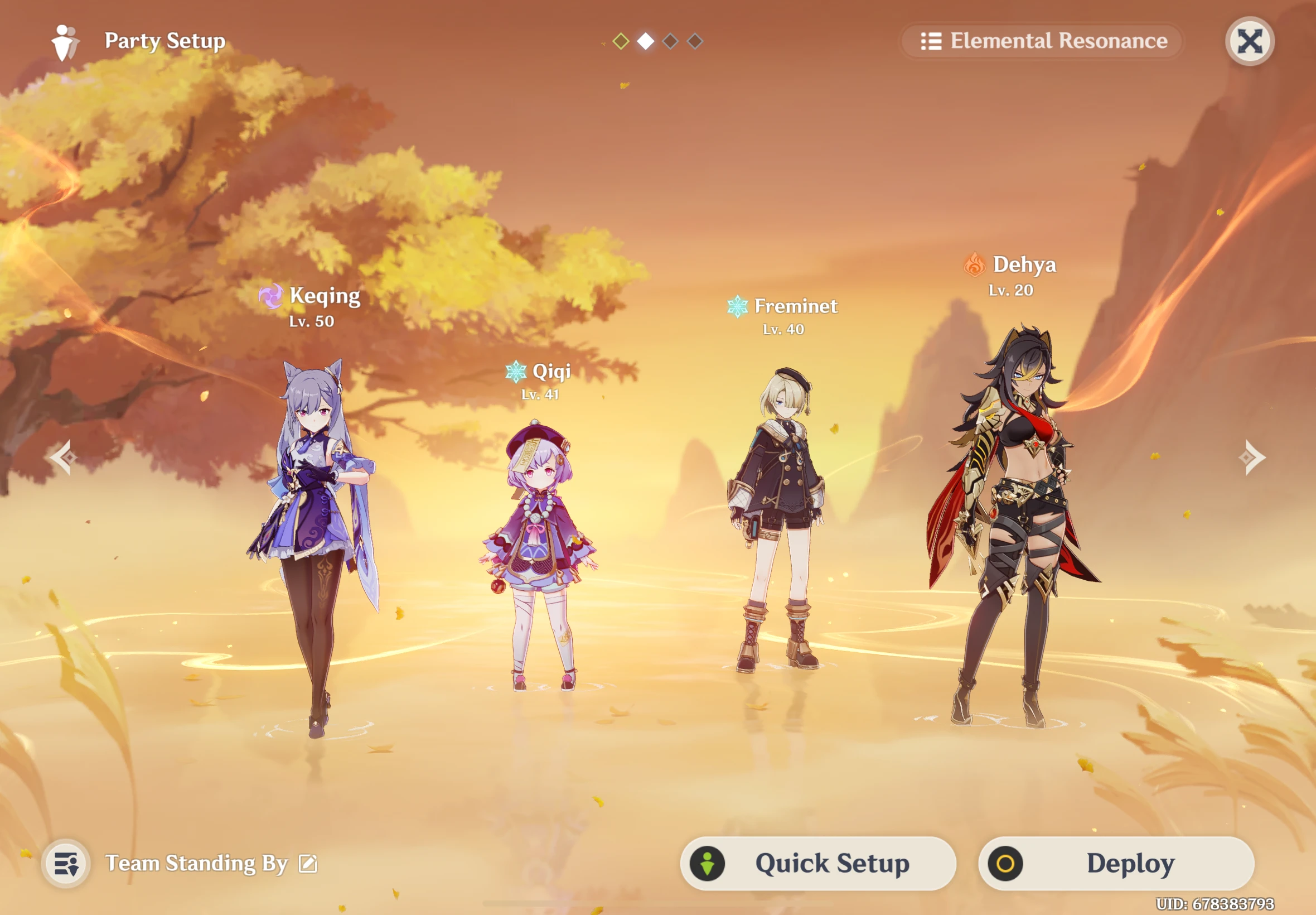Click the Cryo snowflake icon next to Qiqi

(515, 372)
